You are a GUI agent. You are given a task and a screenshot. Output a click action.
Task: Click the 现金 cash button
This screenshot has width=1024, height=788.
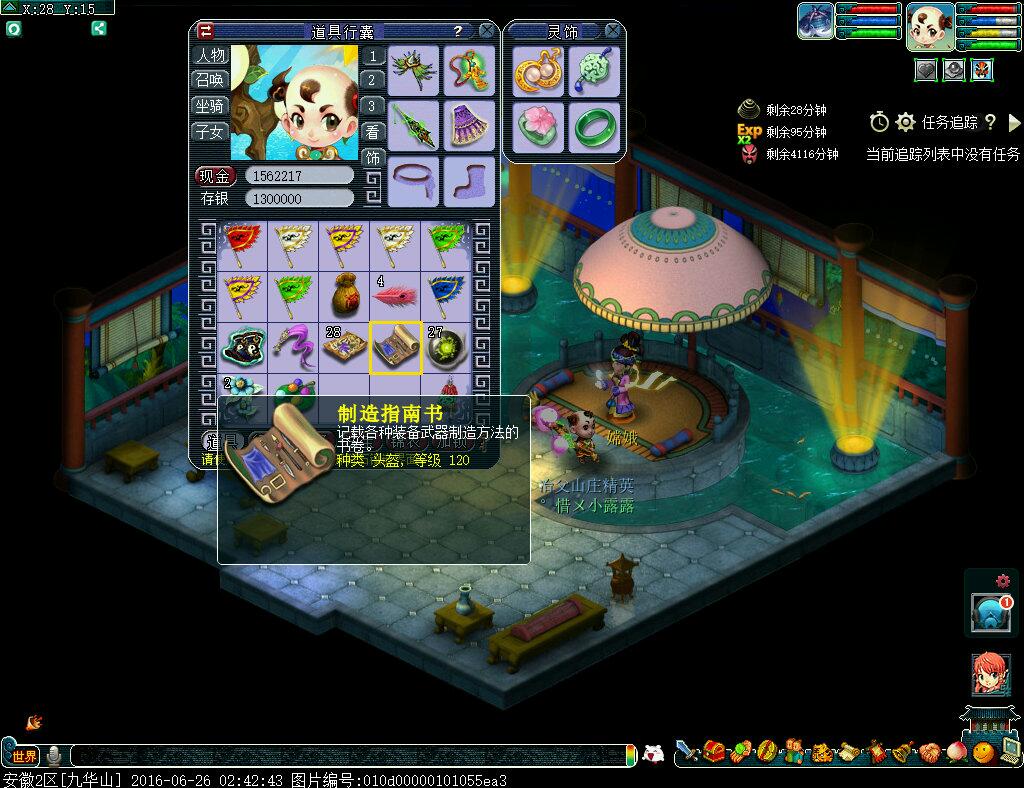click(x=215, y=176)
